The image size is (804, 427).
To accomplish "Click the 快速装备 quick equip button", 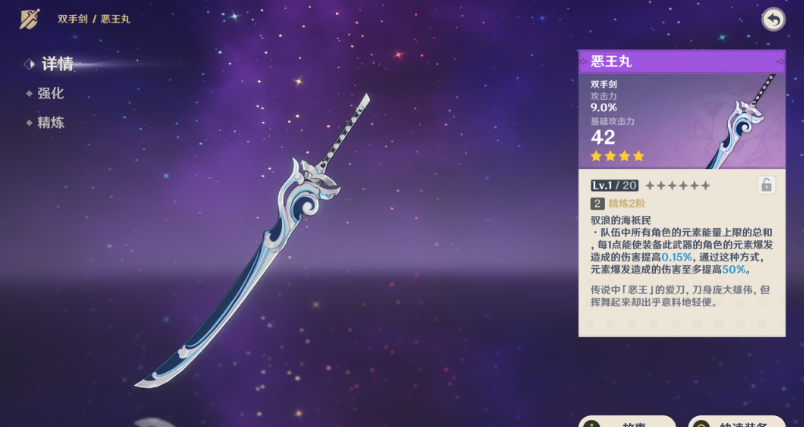I will pyautogui.click(x=745, y=422).
